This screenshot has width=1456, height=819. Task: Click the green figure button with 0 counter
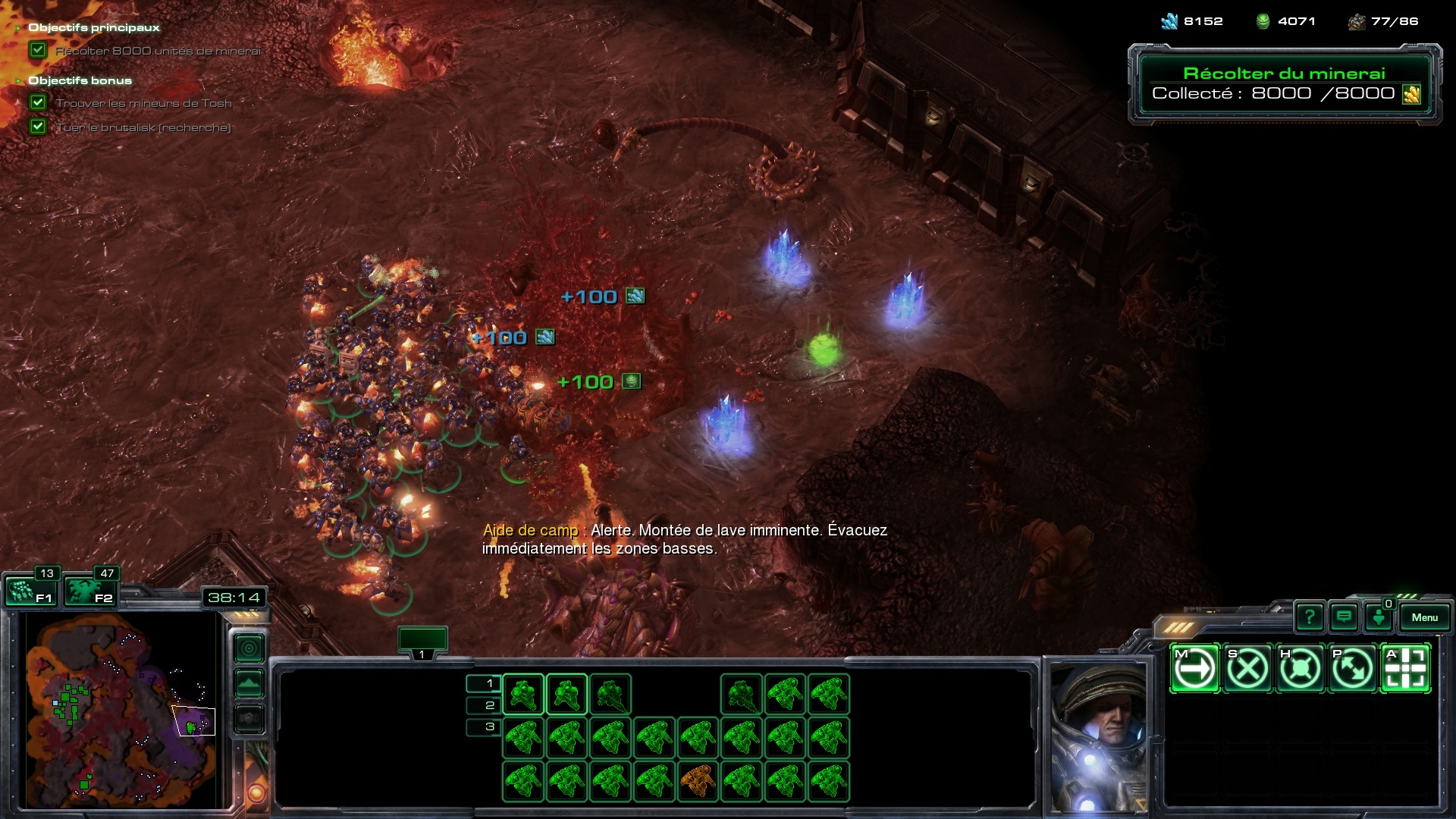(x=1379, y=617)
